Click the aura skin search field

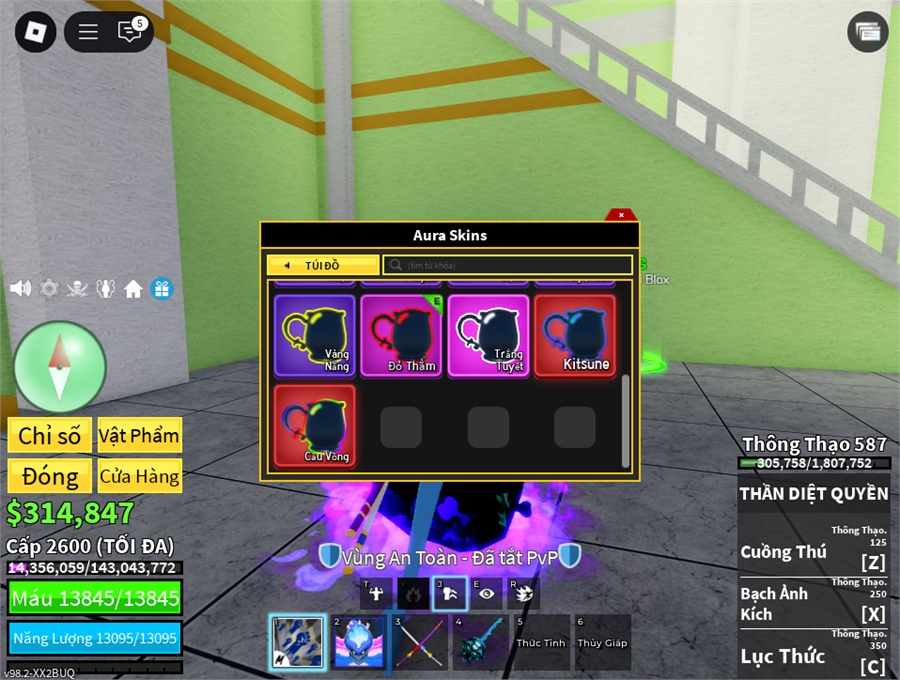click(508, 265)
